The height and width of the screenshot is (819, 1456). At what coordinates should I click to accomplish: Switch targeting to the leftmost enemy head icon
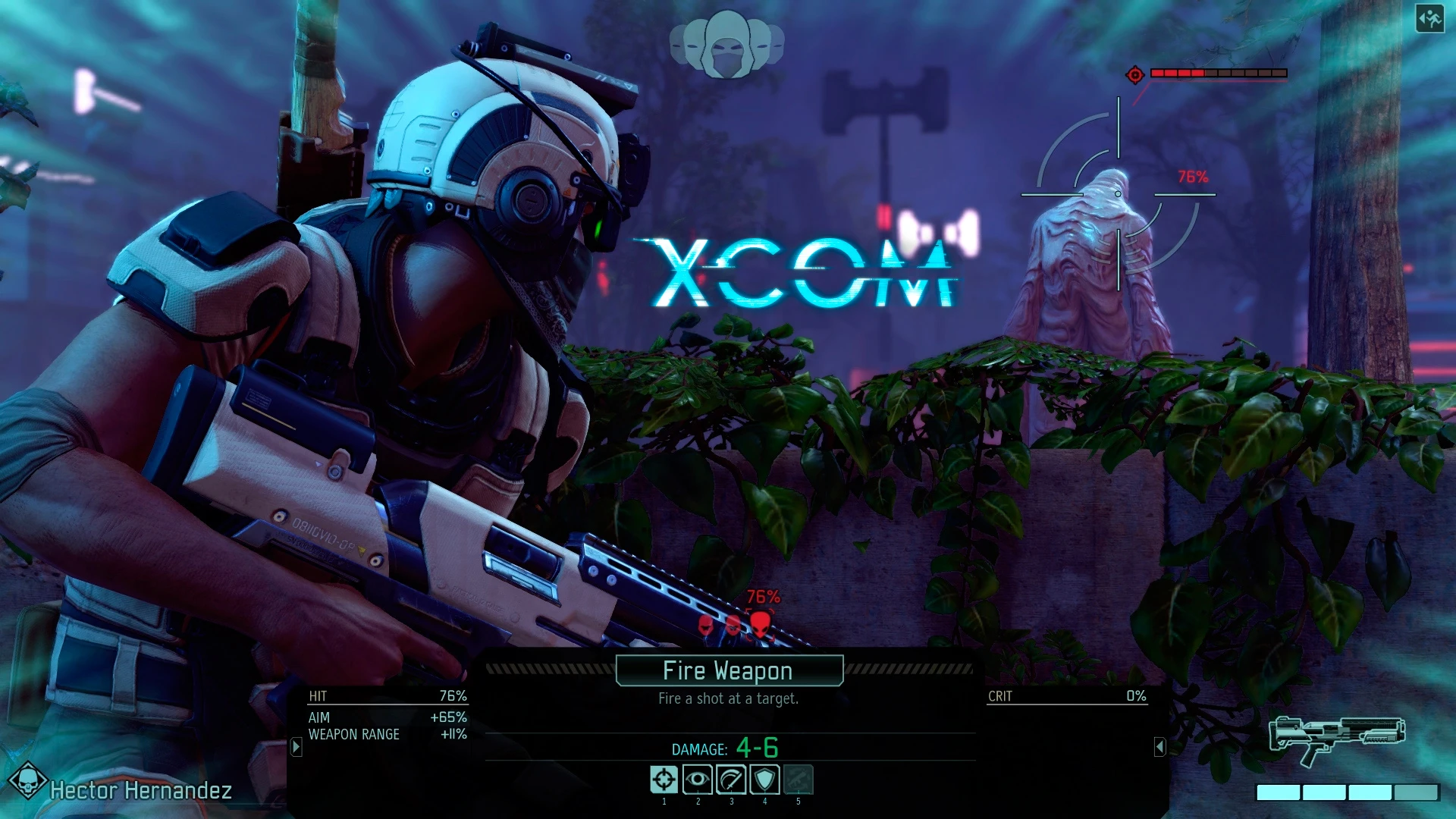(x=704, y=626)
